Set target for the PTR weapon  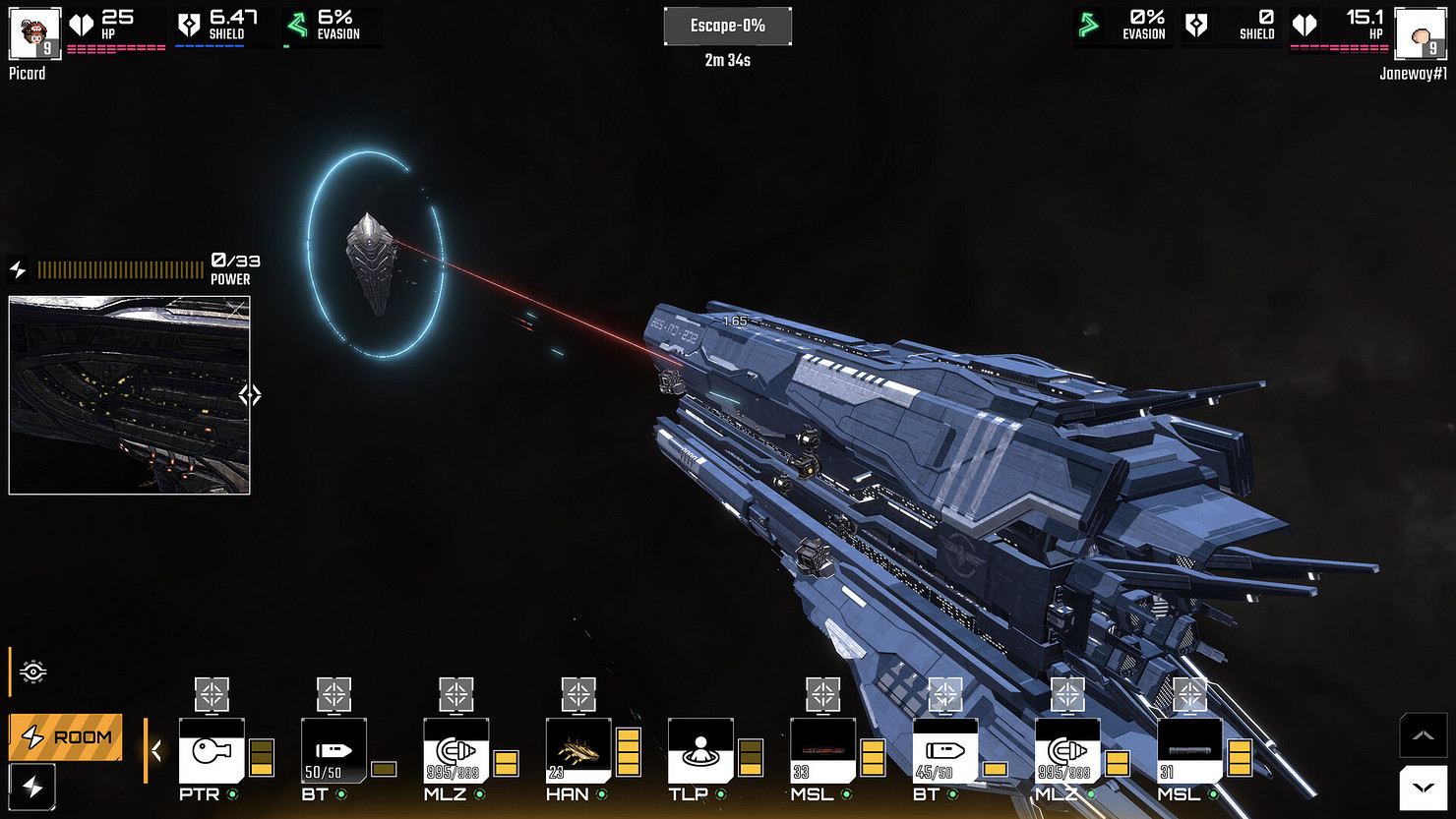pos(212,694)
